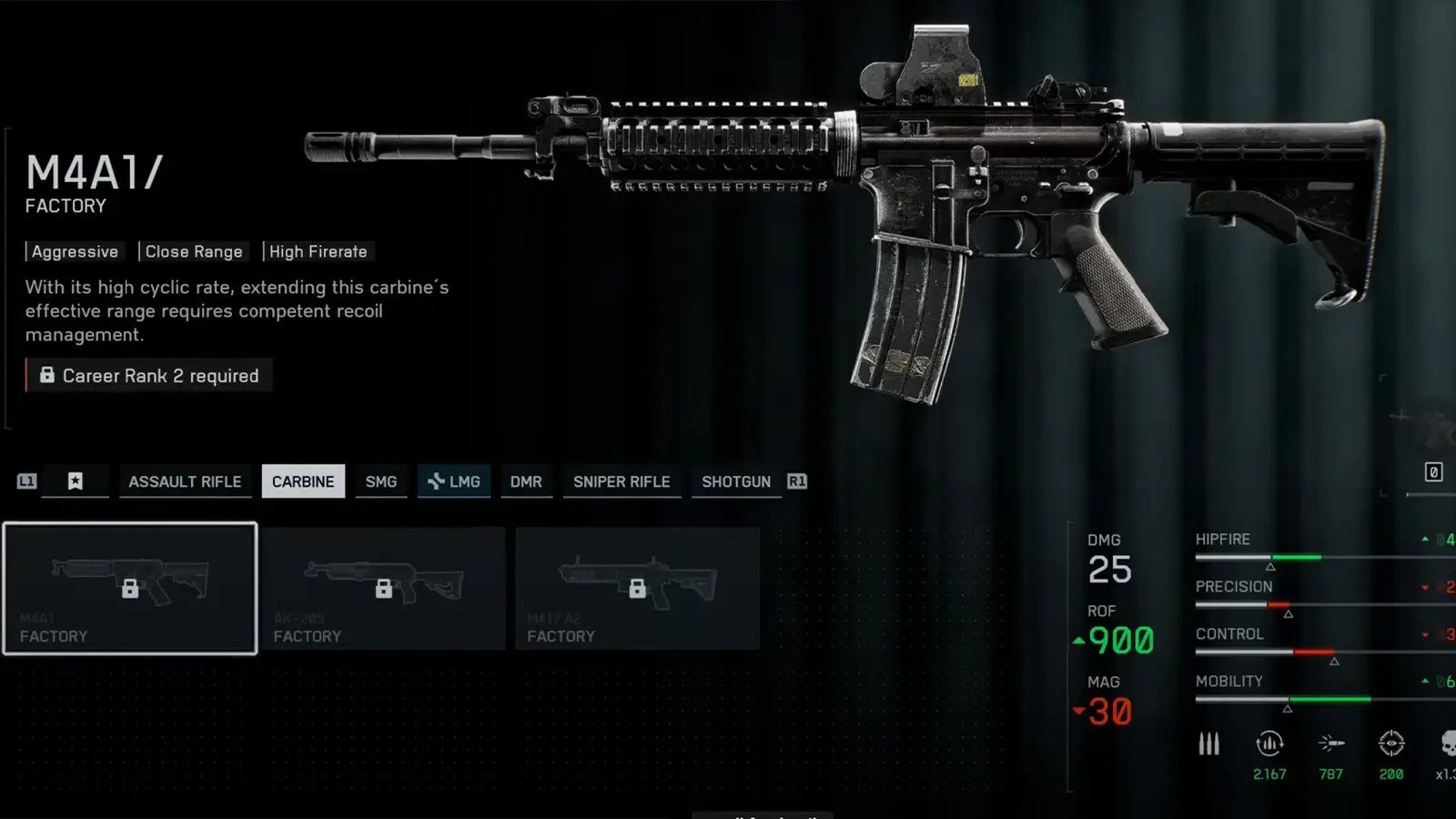Select the favorites star icon near category tabs
Image resolution: width=1456 pixels, height=819 pixels.
[x=76, y=480]
